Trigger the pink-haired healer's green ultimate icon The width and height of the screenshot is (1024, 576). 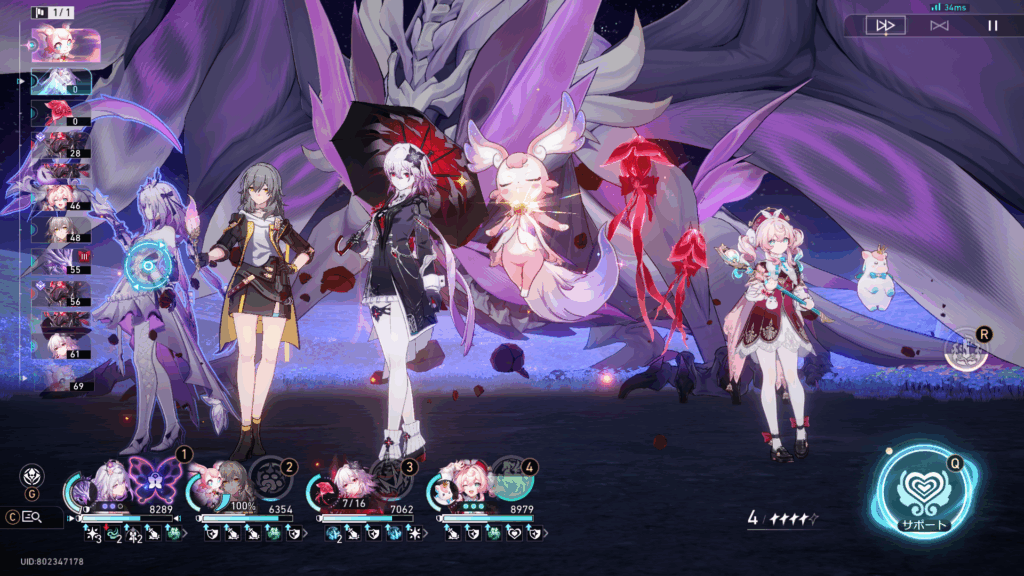point(510,478)
